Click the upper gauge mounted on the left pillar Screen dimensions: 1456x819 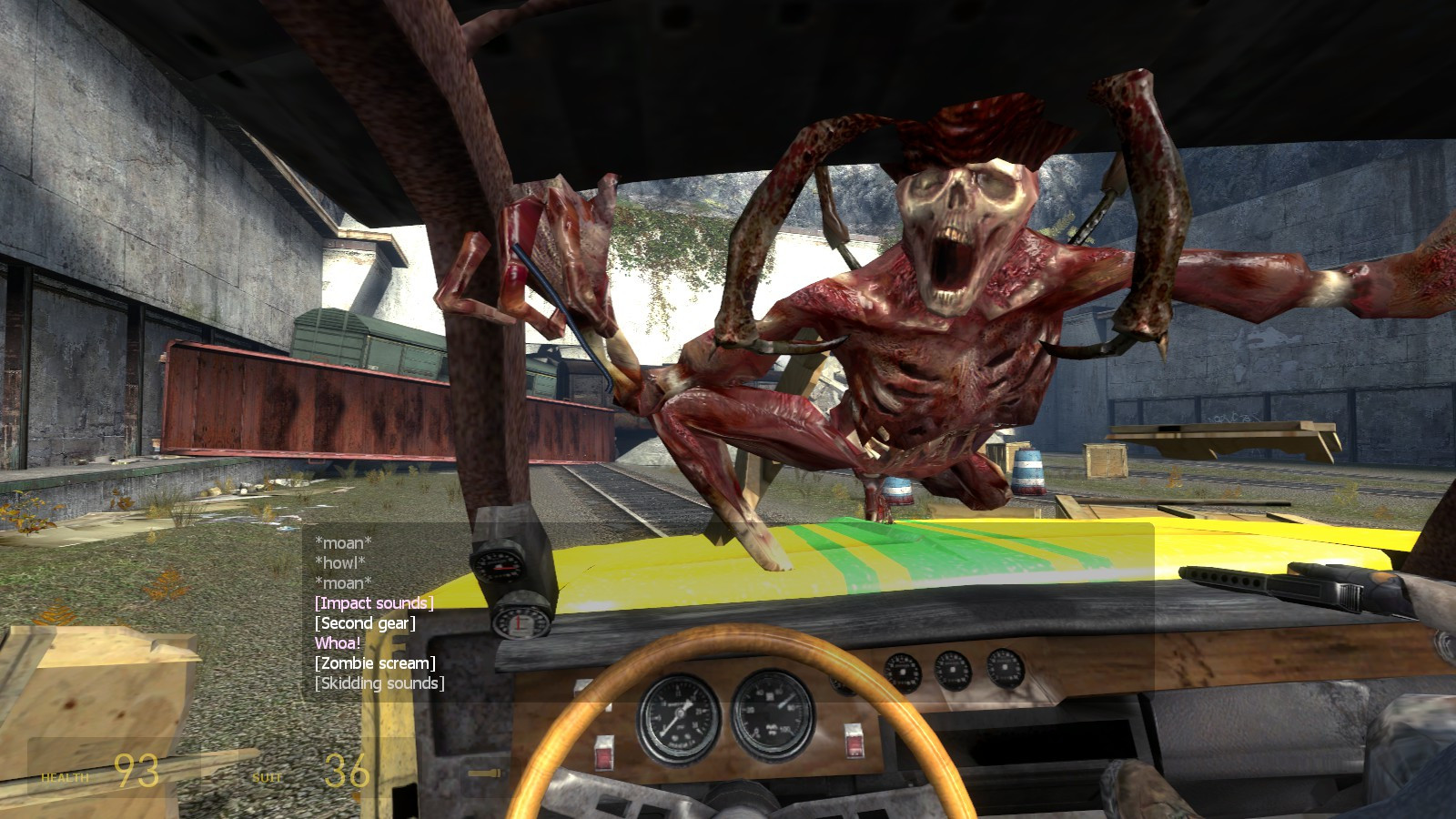click(499, 566)
